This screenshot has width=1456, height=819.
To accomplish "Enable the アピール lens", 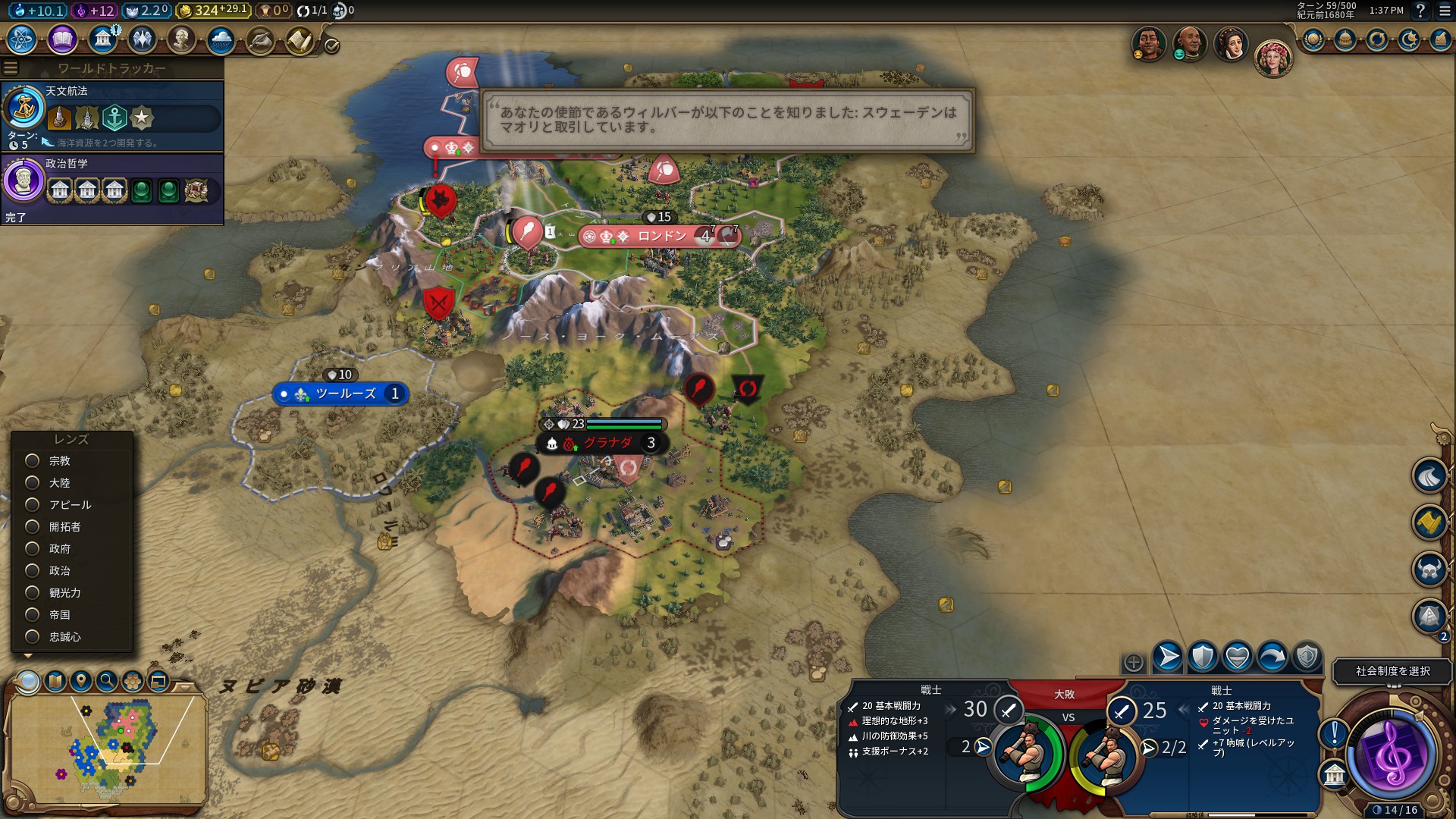I will click(x=33, y=505).
